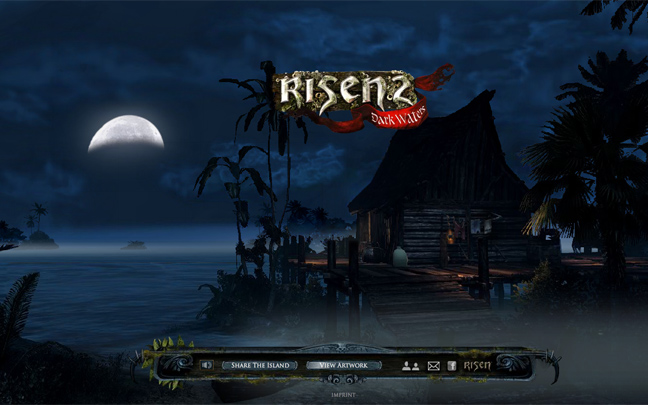Click the small Risen logo in the bar
The width and height of the screenshot is (648, 405).
point(477,365)
